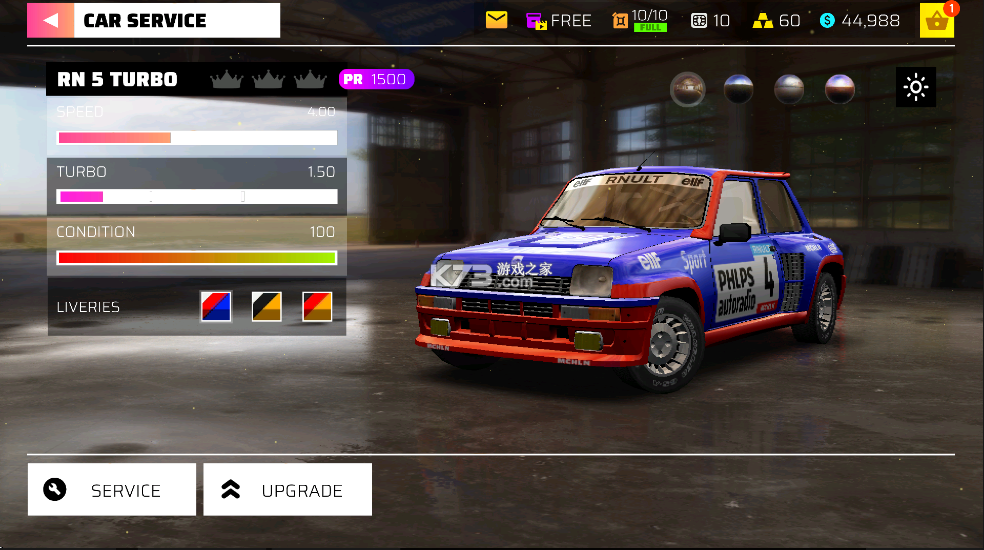This screenshot has height=550, width=984.
Task: Tap the blue dollar cash balance
Action: (x=859, y=20)
